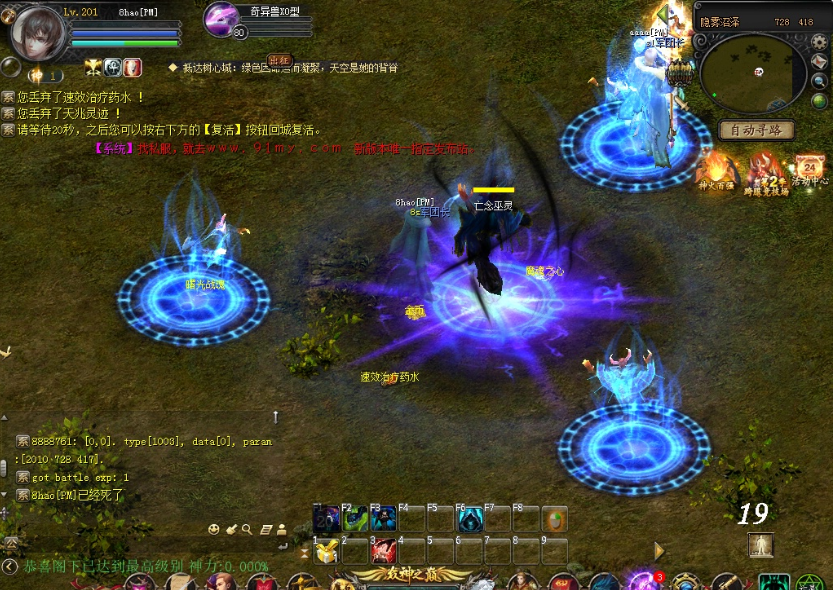Click the 自动寻路 auto-pathfinding button
Image resolution: width=836 pixels, height=590 pixels.
coord(756,130)
